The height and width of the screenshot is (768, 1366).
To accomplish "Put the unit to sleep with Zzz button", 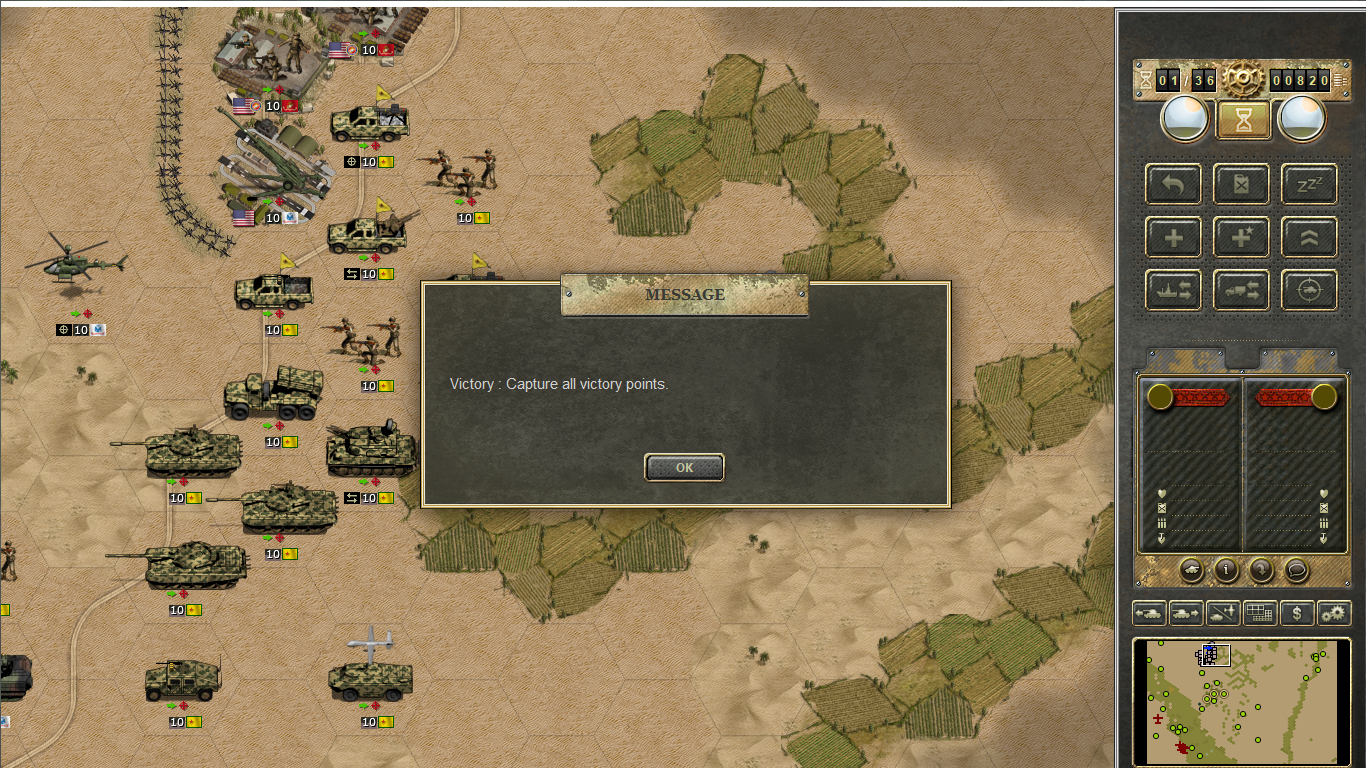I will (1309, 184).
